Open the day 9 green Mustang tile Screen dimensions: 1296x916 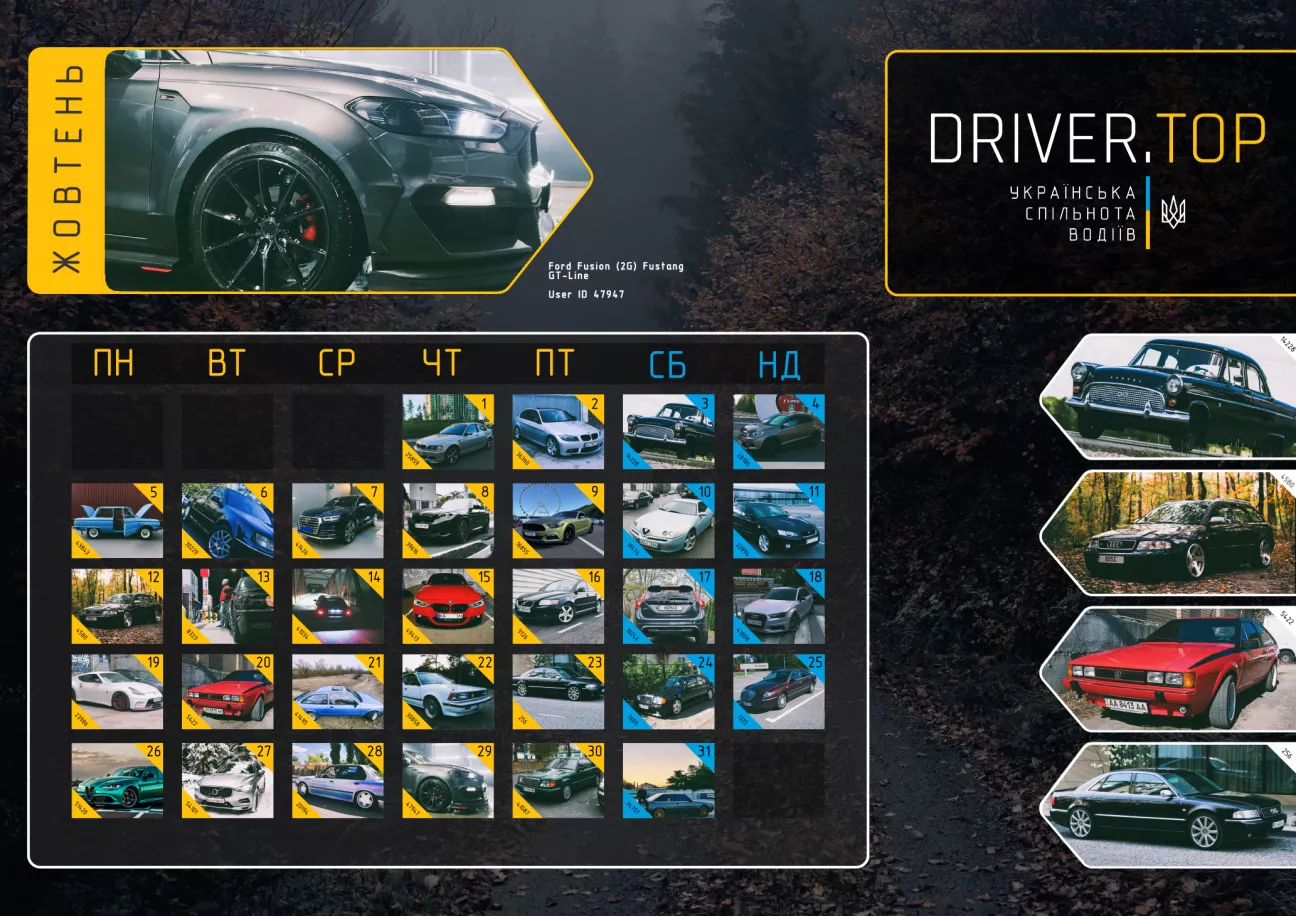point(558,521)
